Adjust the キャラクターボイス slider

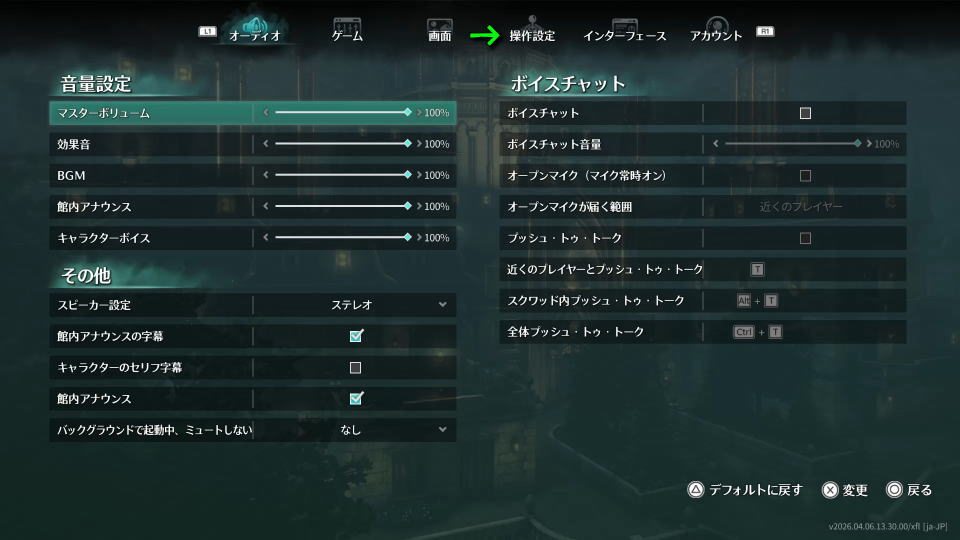pos(341,238)
